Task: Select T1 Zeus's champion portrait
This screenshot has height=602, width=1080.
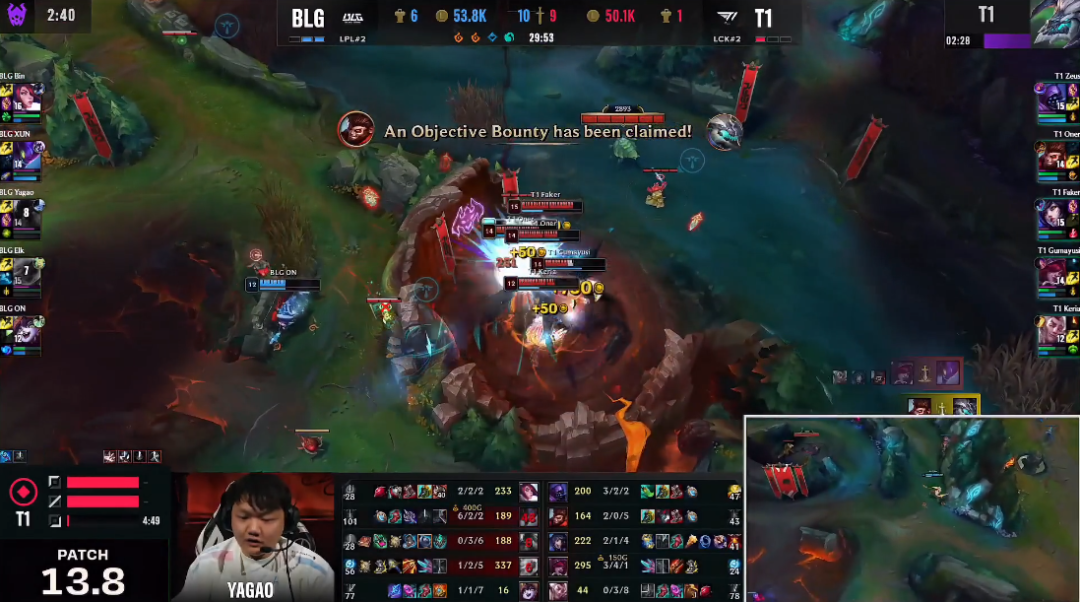Action: 1054,97
